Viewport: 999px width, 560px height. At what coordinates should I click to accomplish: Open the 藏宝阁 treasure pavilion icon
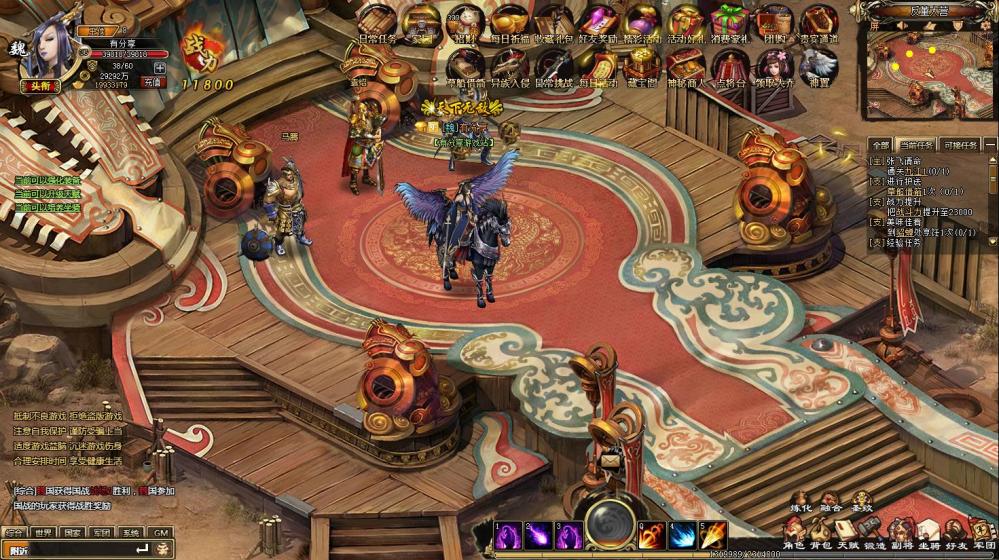[641, 64]
